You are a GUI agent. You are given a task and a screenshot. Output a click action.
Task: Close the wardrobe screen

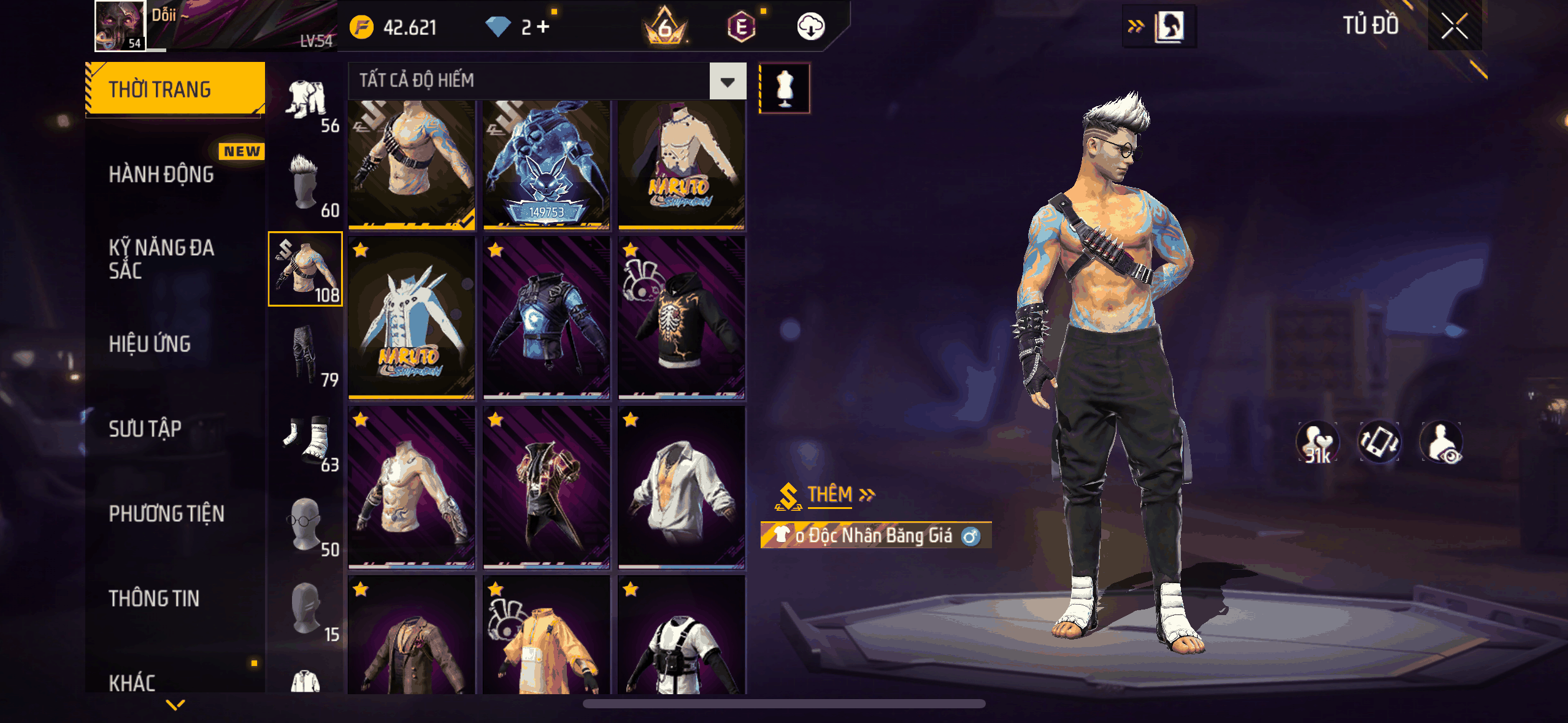click(1454, 26)
